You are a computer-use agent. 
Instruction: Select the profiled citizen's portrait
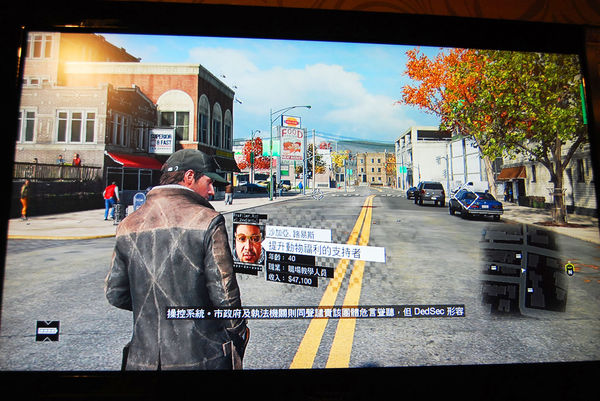point(249,243)
